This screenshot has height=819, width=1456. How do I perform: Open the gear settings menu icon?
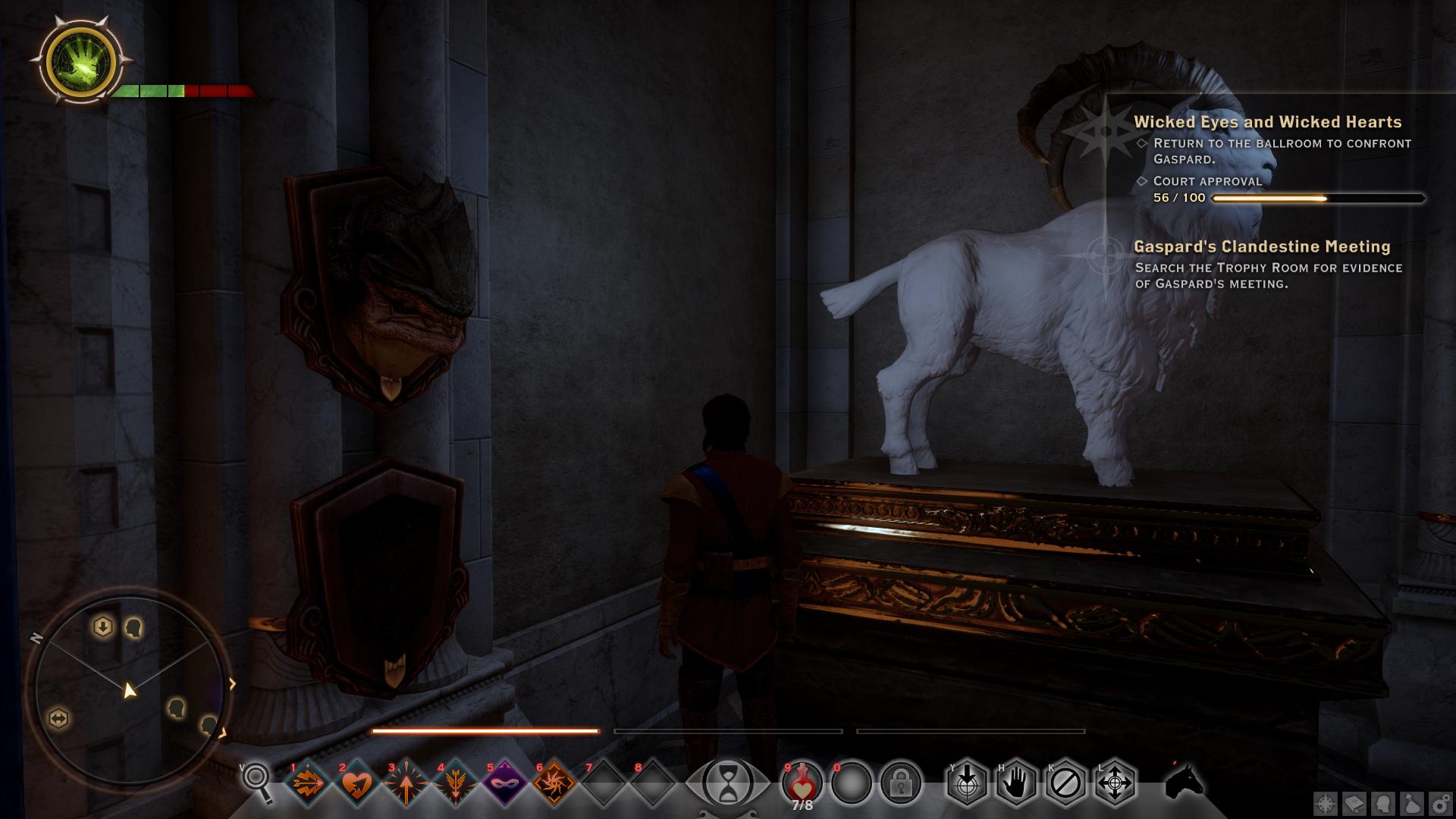(x=1440, y=804)
